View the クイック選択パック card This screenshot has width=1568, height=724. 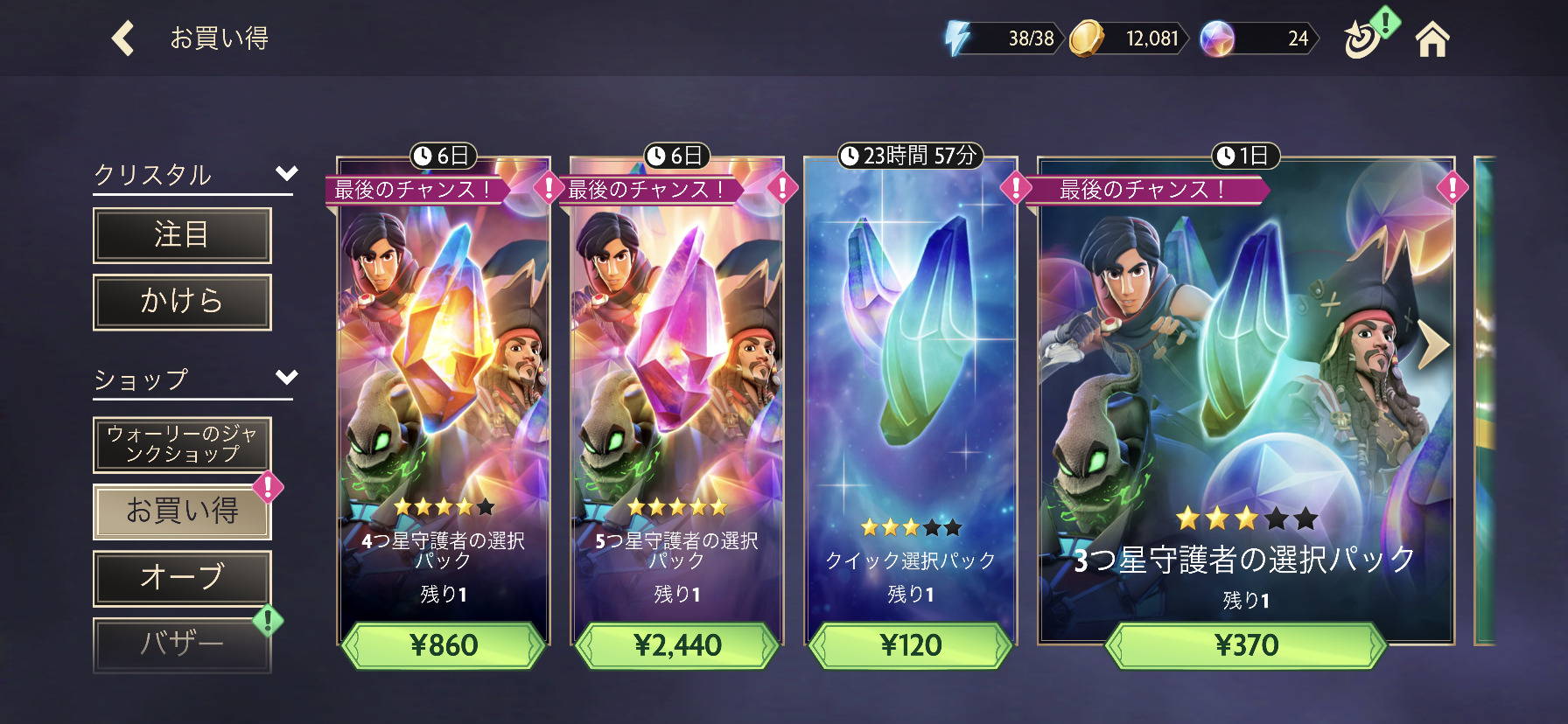tap(911, 367)
